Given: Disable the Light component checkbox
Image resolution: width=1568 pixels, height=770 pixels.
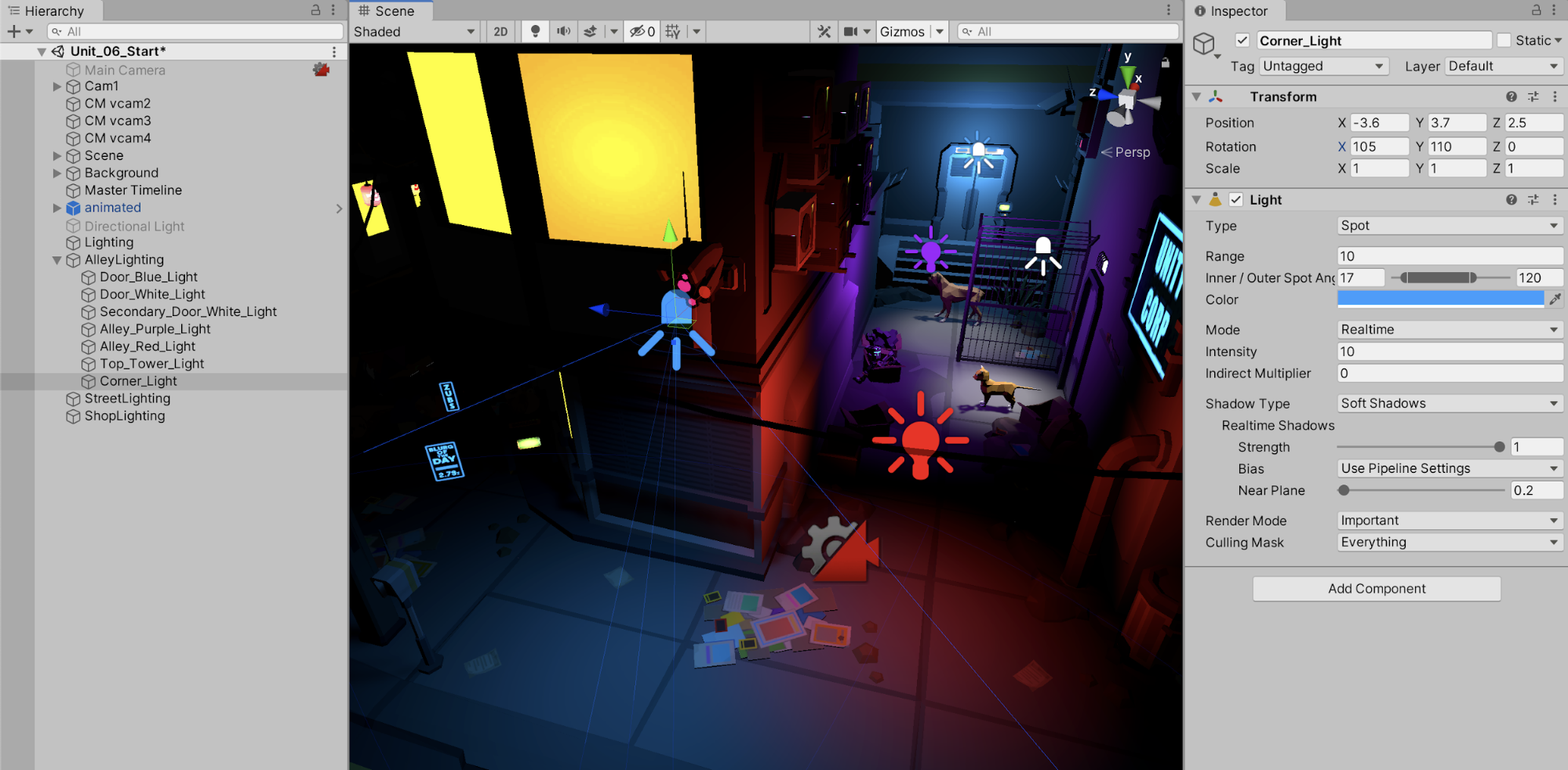Looking at the screenshot, I should tap(1236, 200).
